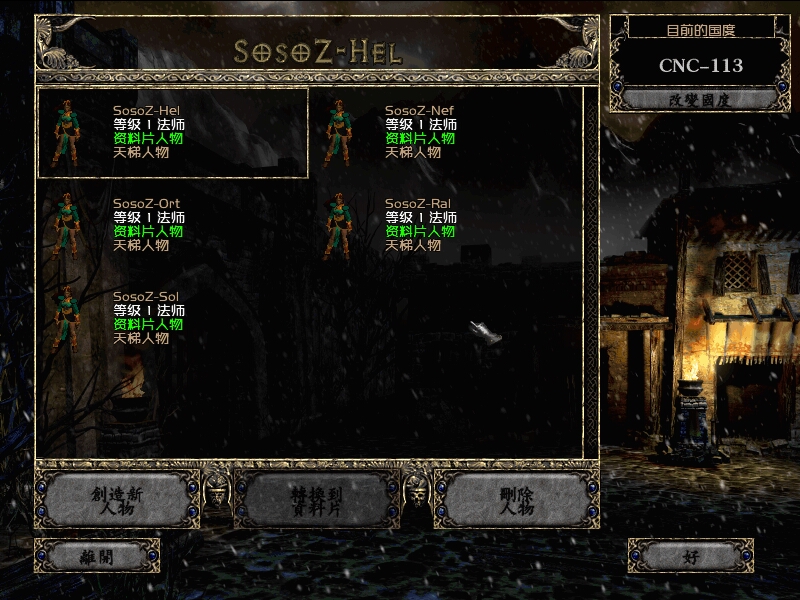
Task: Click the 轉換到資料片 convert to expansion button
Action: click(317, 499)
